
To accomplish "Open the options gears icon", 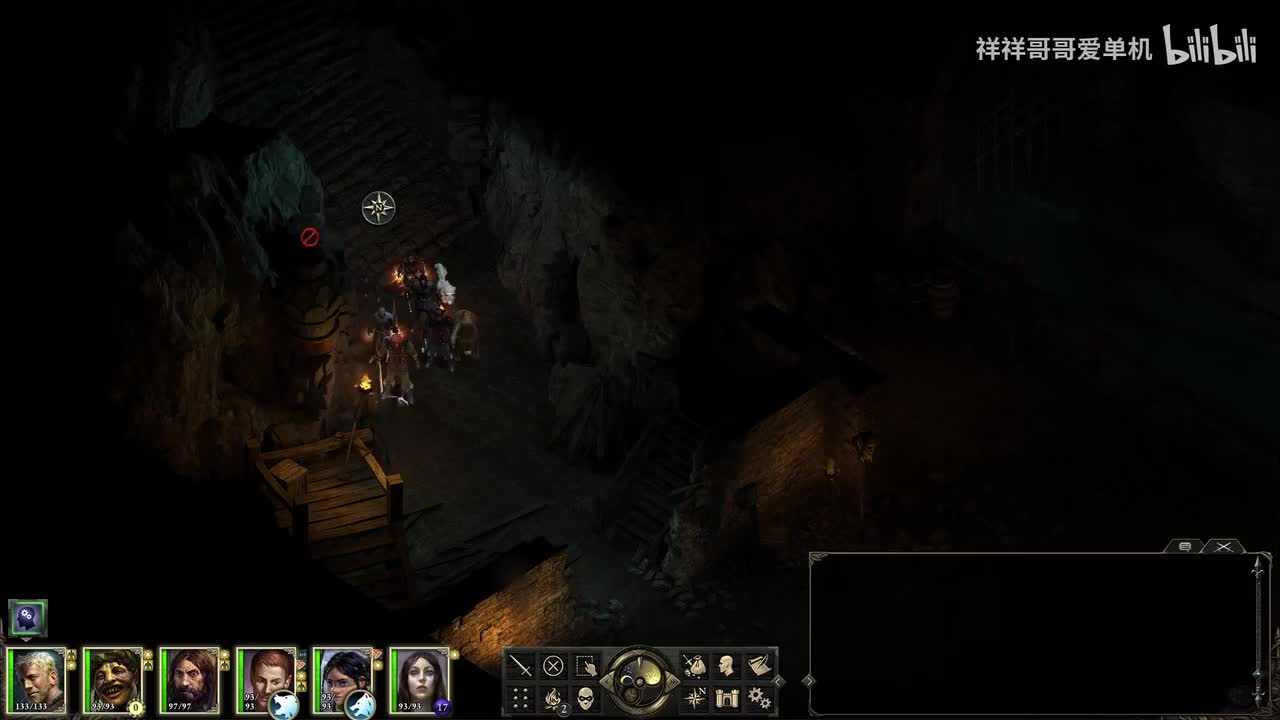I will click(x=759, y=698).
